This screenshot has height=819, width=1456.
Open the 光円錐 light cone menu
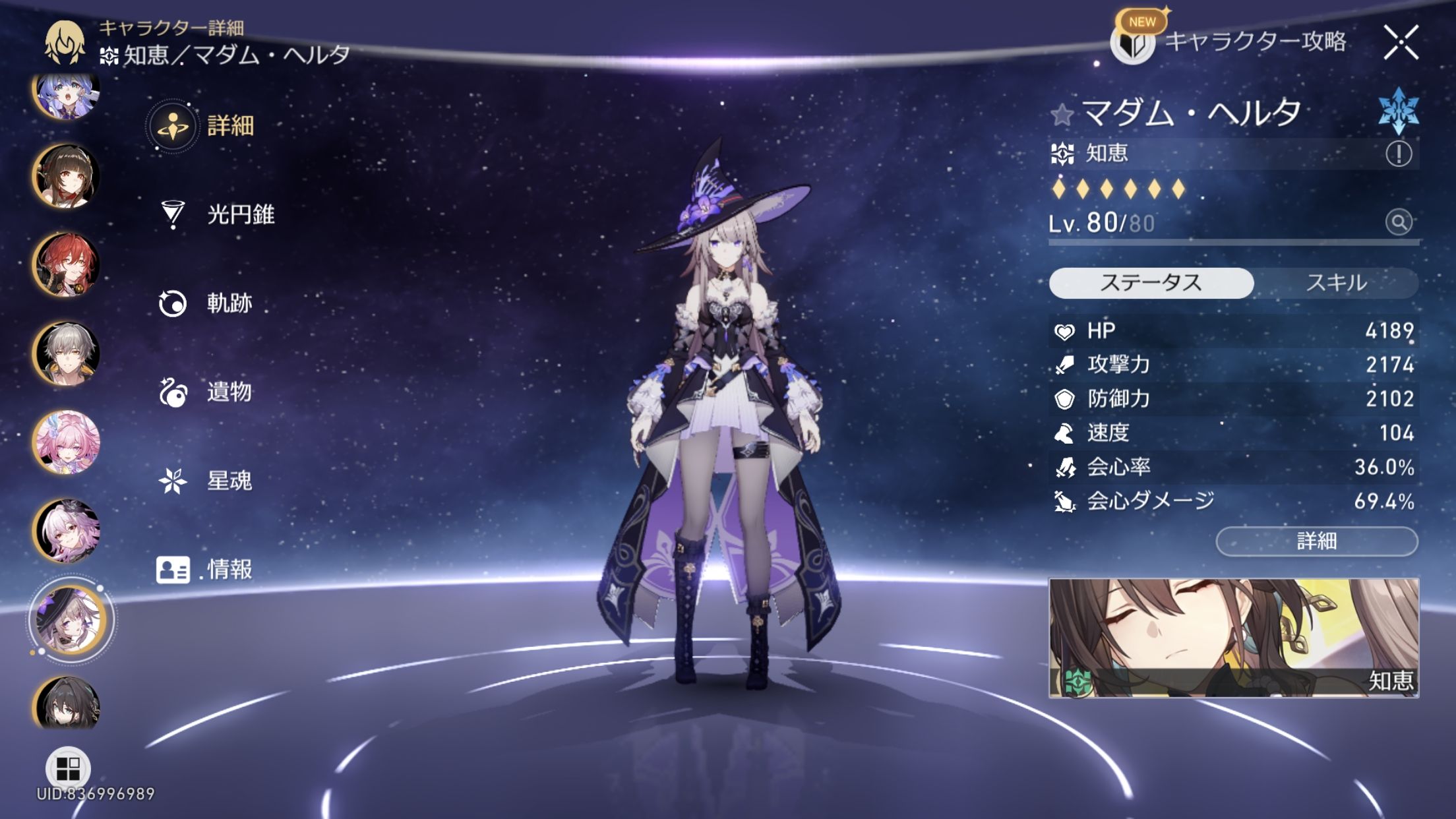click(218, 214)
